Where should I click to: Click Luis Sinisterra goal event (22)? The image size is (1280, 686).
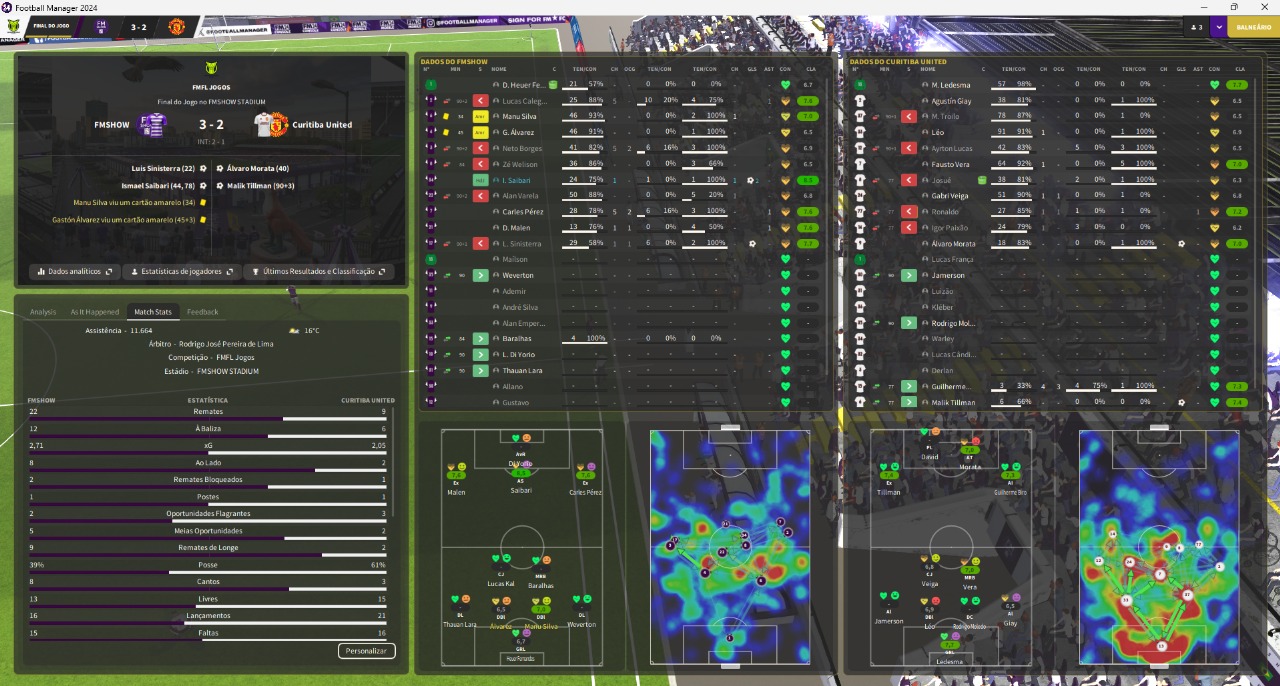point(161,168)
